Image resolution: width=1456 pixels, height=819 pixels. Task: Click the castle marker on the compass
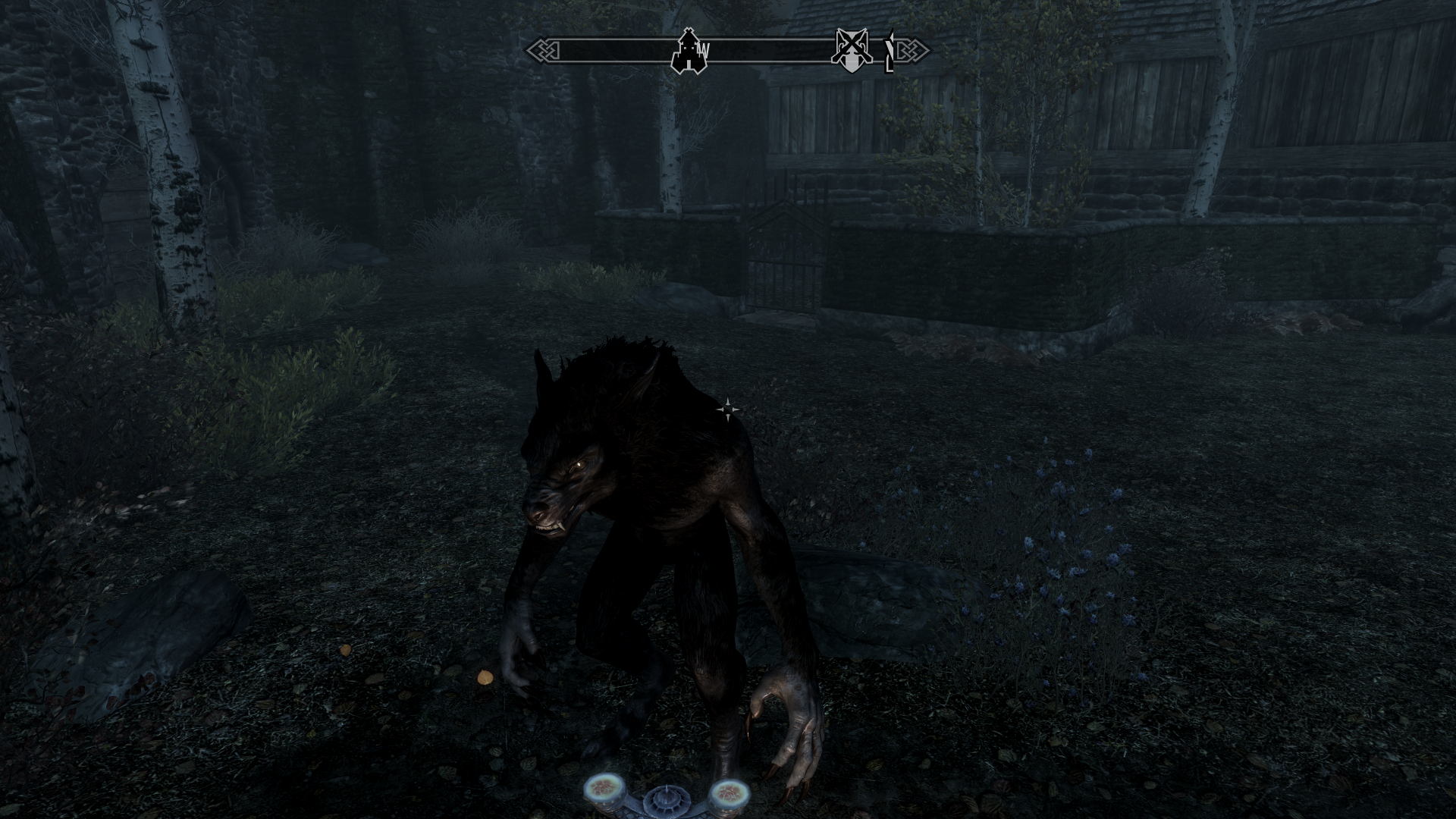coord(688,52)
